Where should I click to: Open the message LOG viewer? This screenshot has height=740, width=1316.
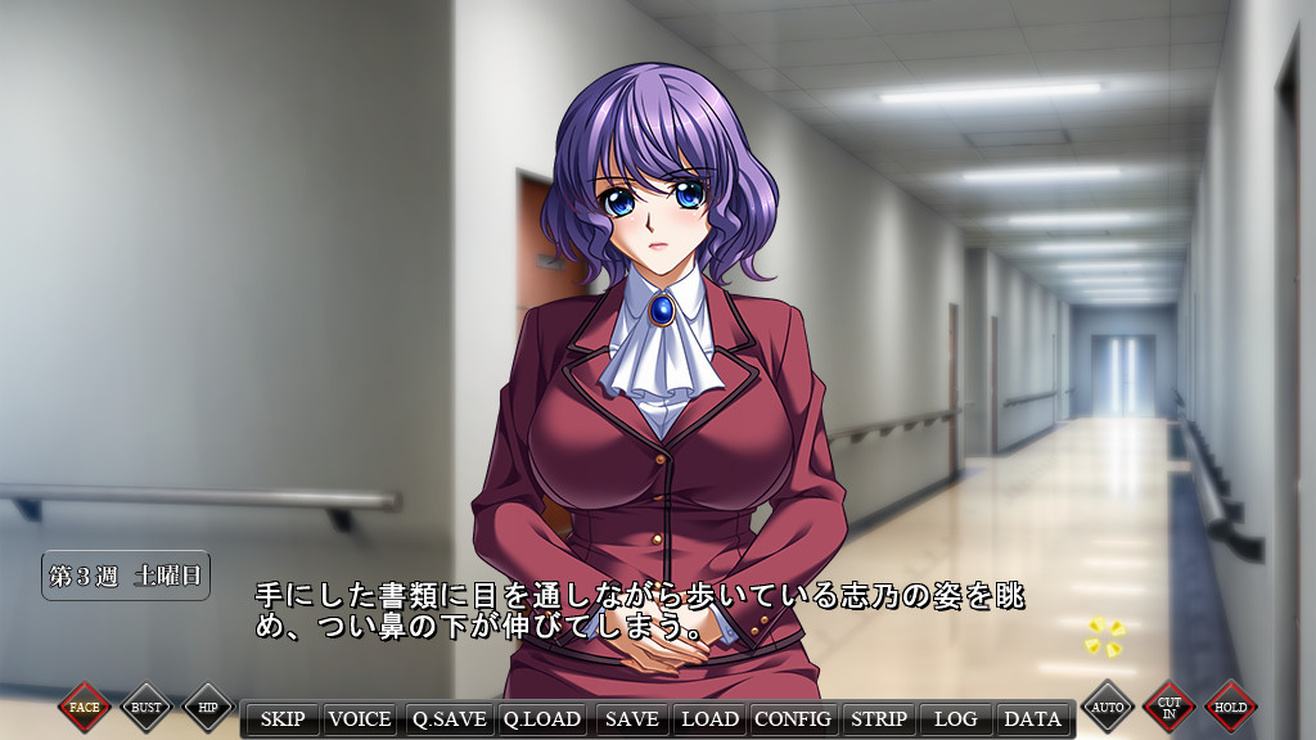[x=957, y=719]
